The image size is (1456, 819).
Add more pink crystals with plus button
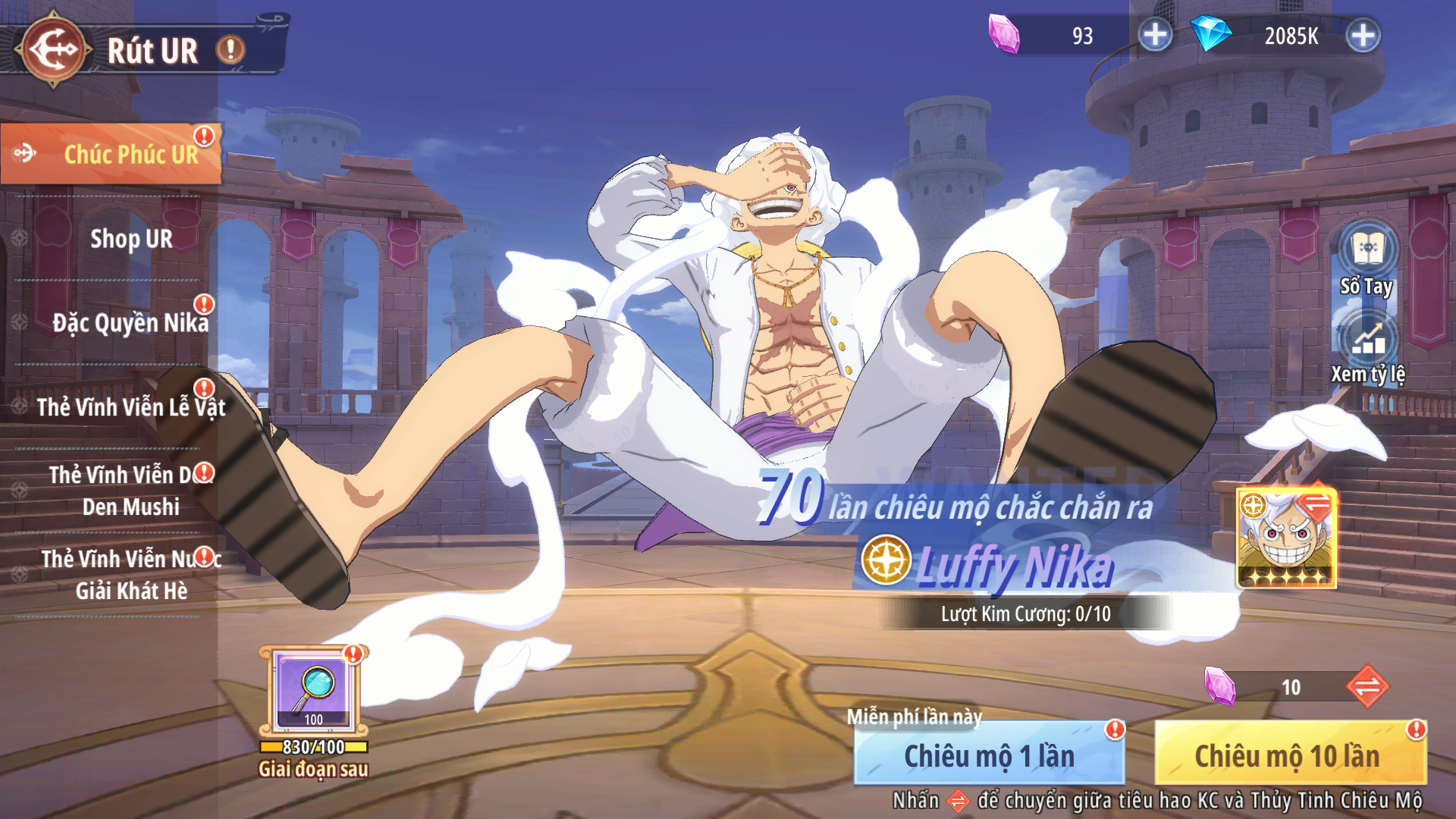[x=1155, y=35]
